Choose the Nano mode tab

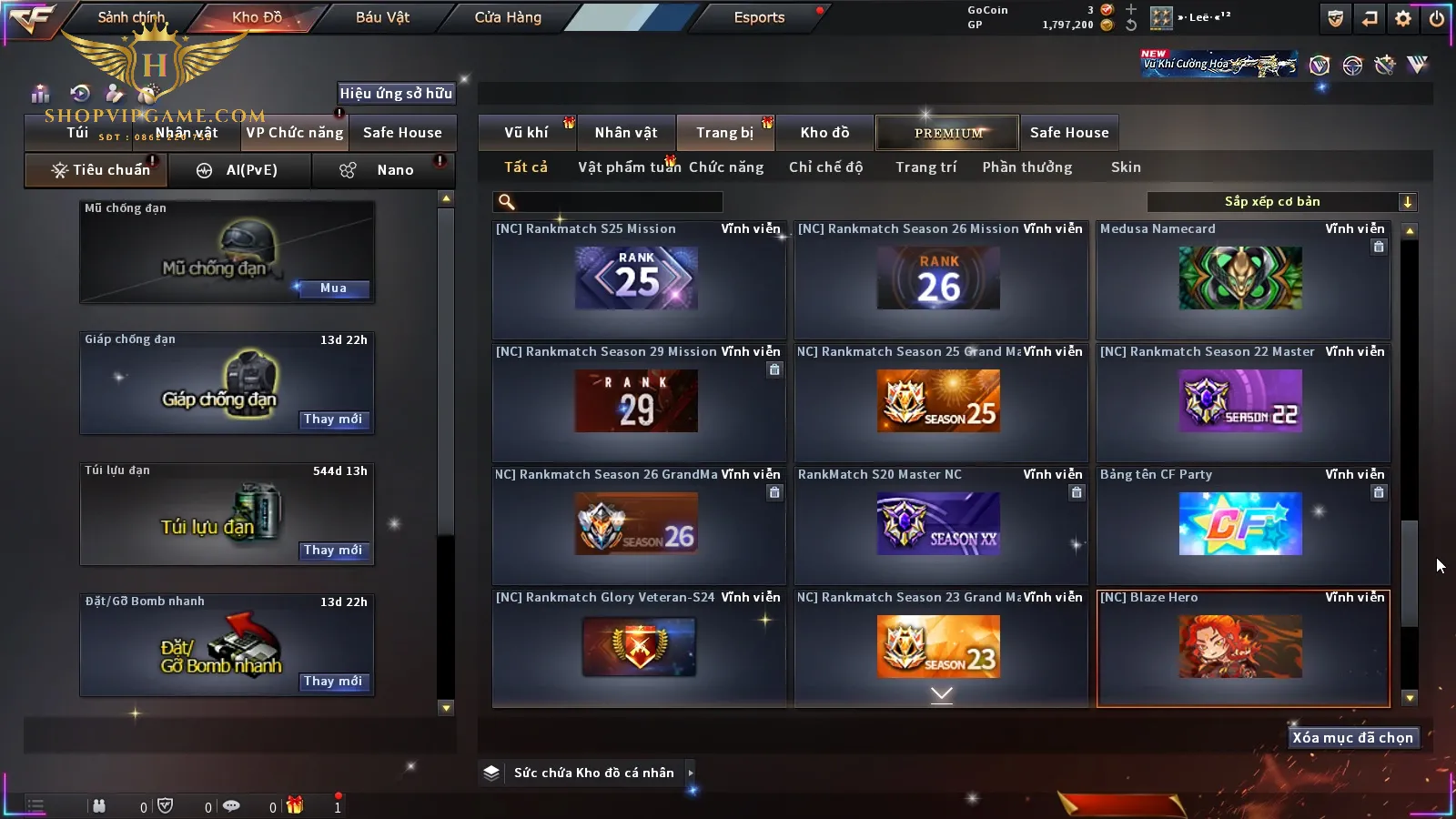(x=394, y=170)
